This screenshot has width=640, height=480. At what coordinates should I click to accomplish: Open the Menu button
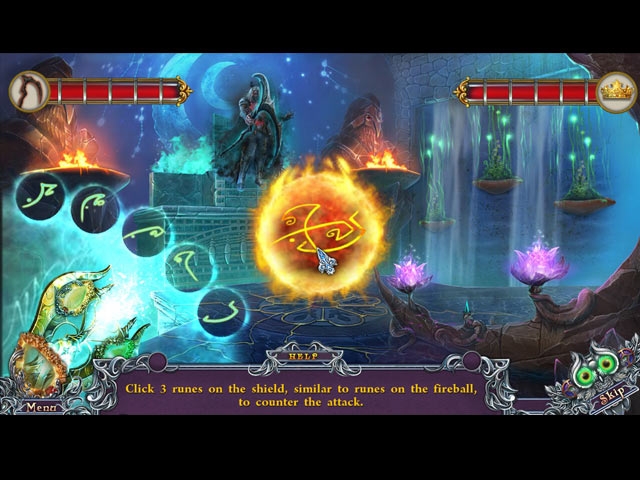(41, 407)
